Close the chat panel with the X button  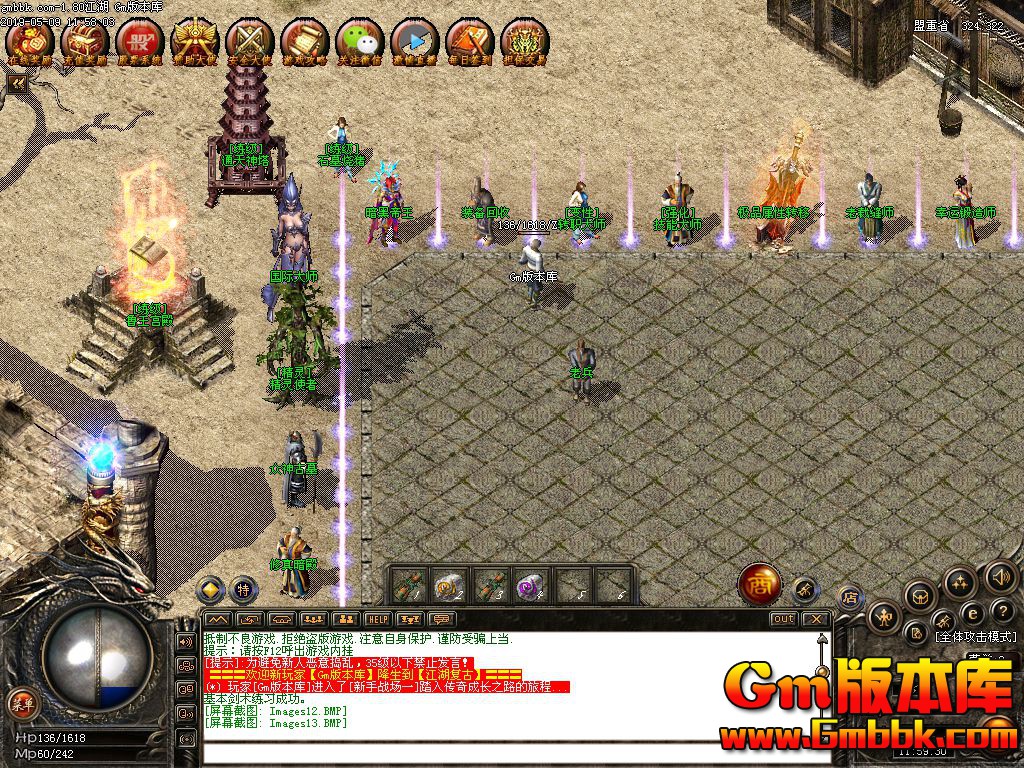(815, 619)
